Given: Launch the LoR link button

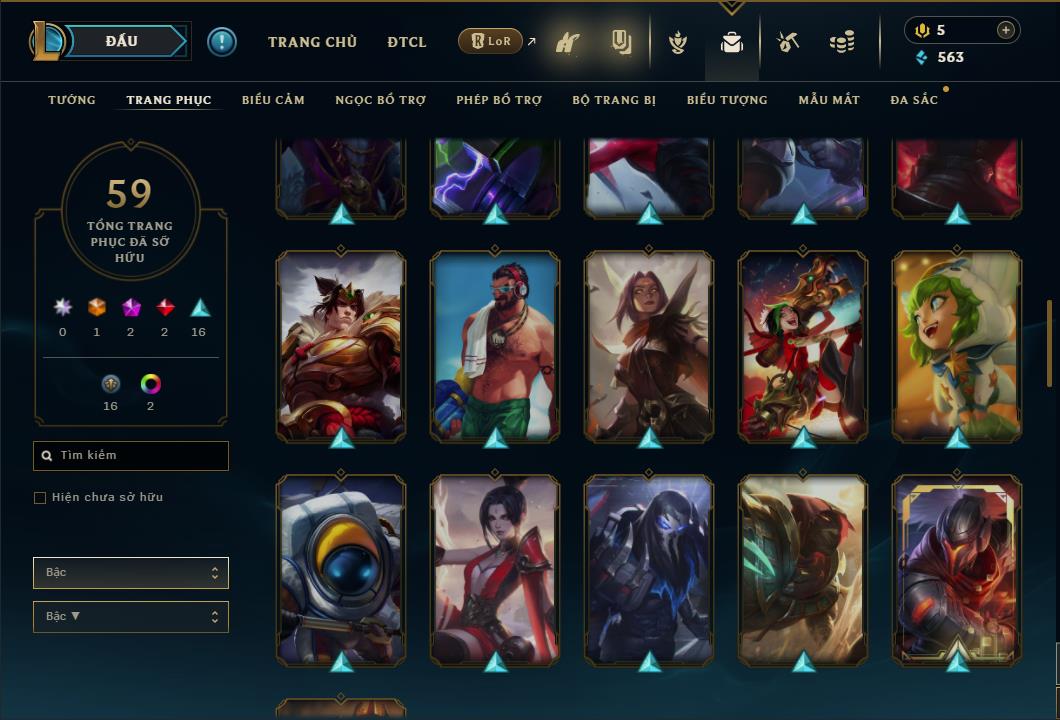Looking at the screenshot, I should tap(491, 42).
